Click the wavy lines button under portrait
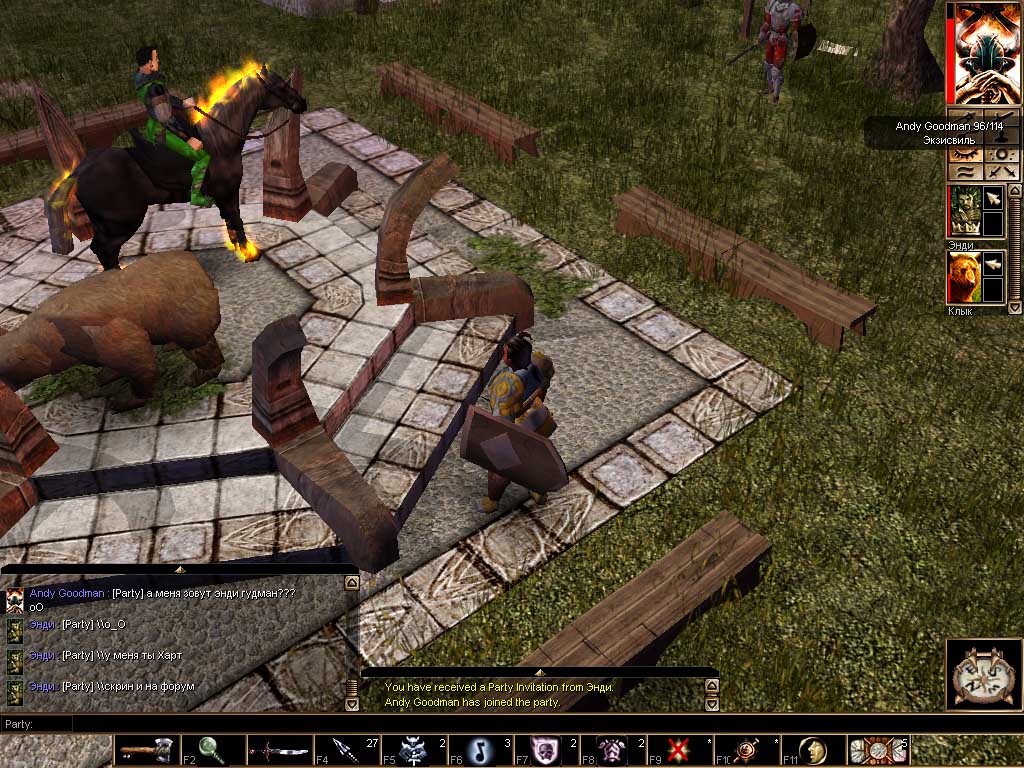This screenshot has width=1024, height=768. click(965, 172)
